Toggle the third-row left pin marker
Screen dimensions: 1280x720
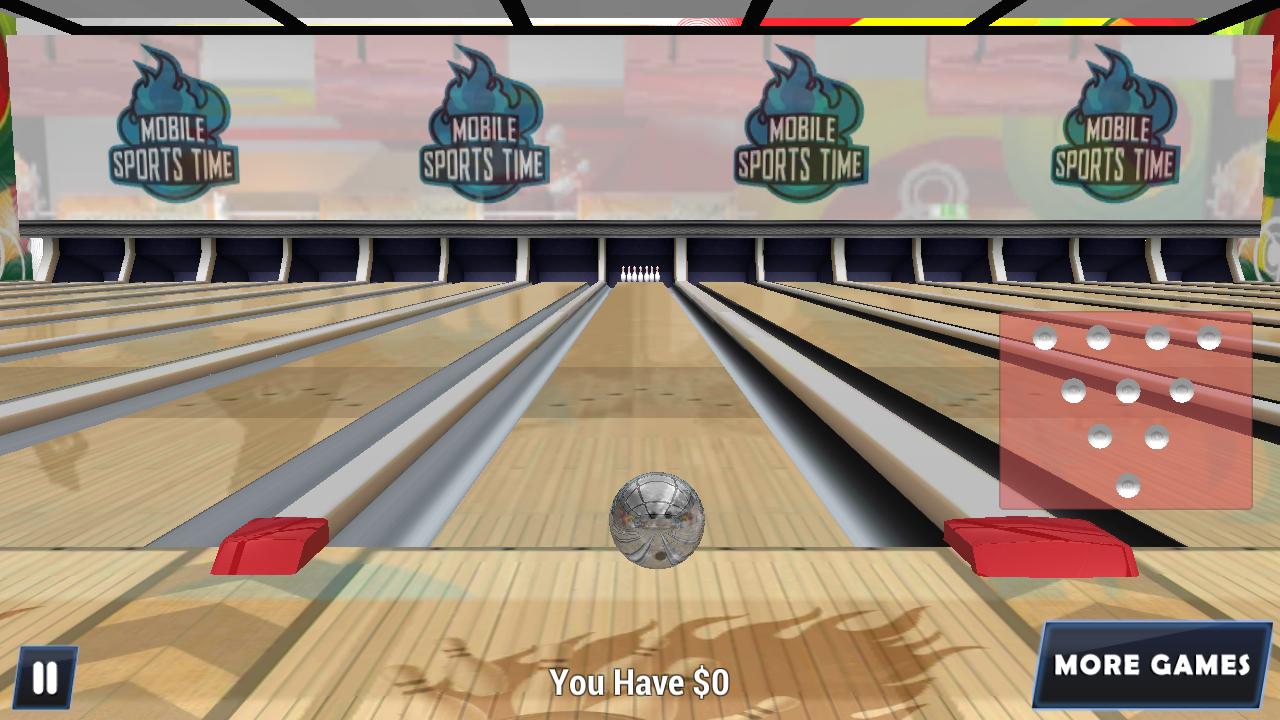(1101, 438)
